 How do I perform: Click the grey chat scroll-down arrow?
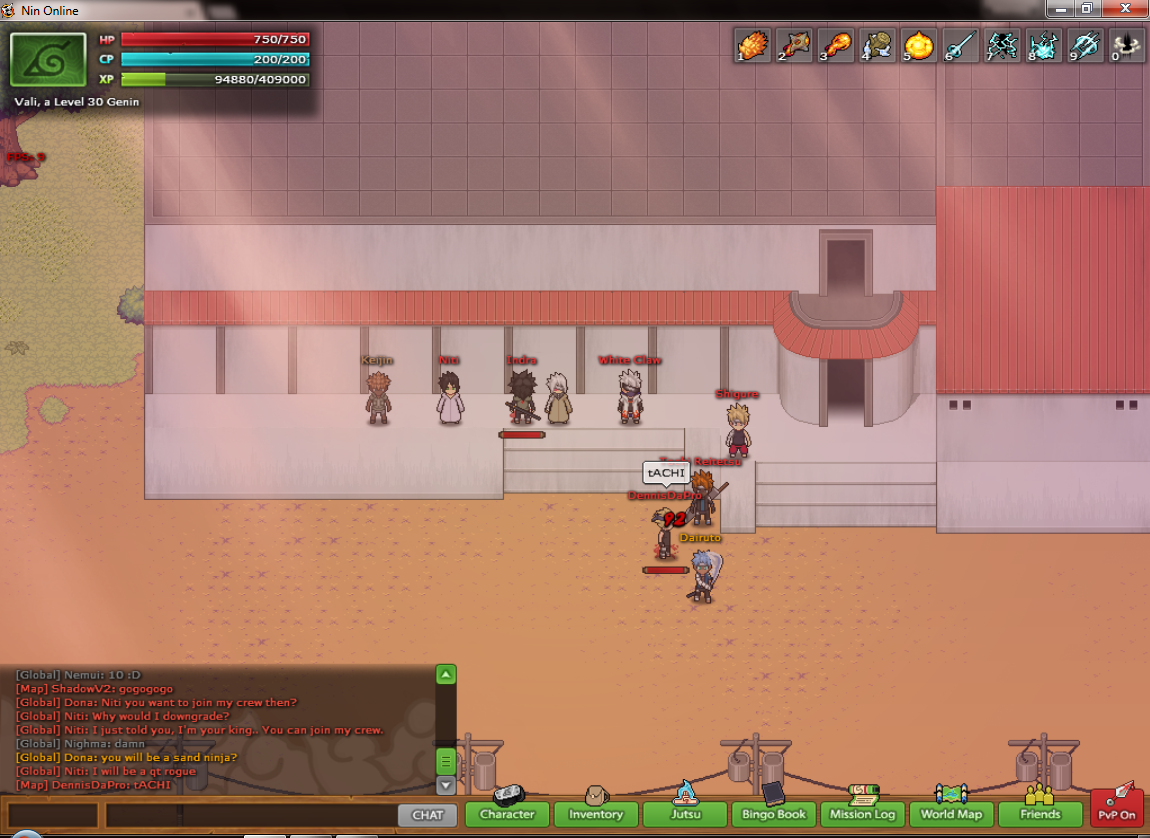click(x=446, y=786)
